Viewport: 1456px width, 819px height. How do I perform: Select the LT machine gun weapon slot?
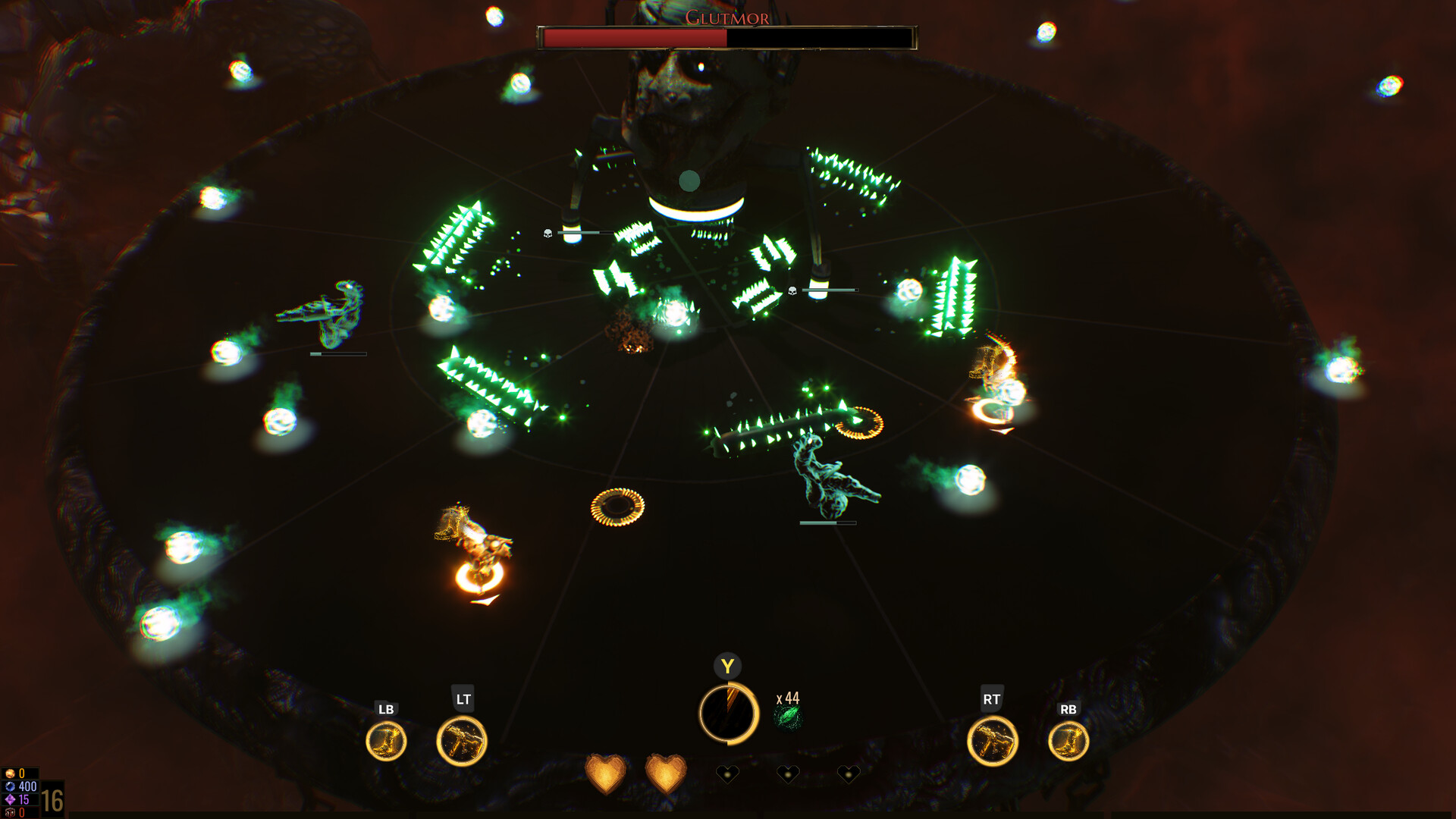point(463,740)
